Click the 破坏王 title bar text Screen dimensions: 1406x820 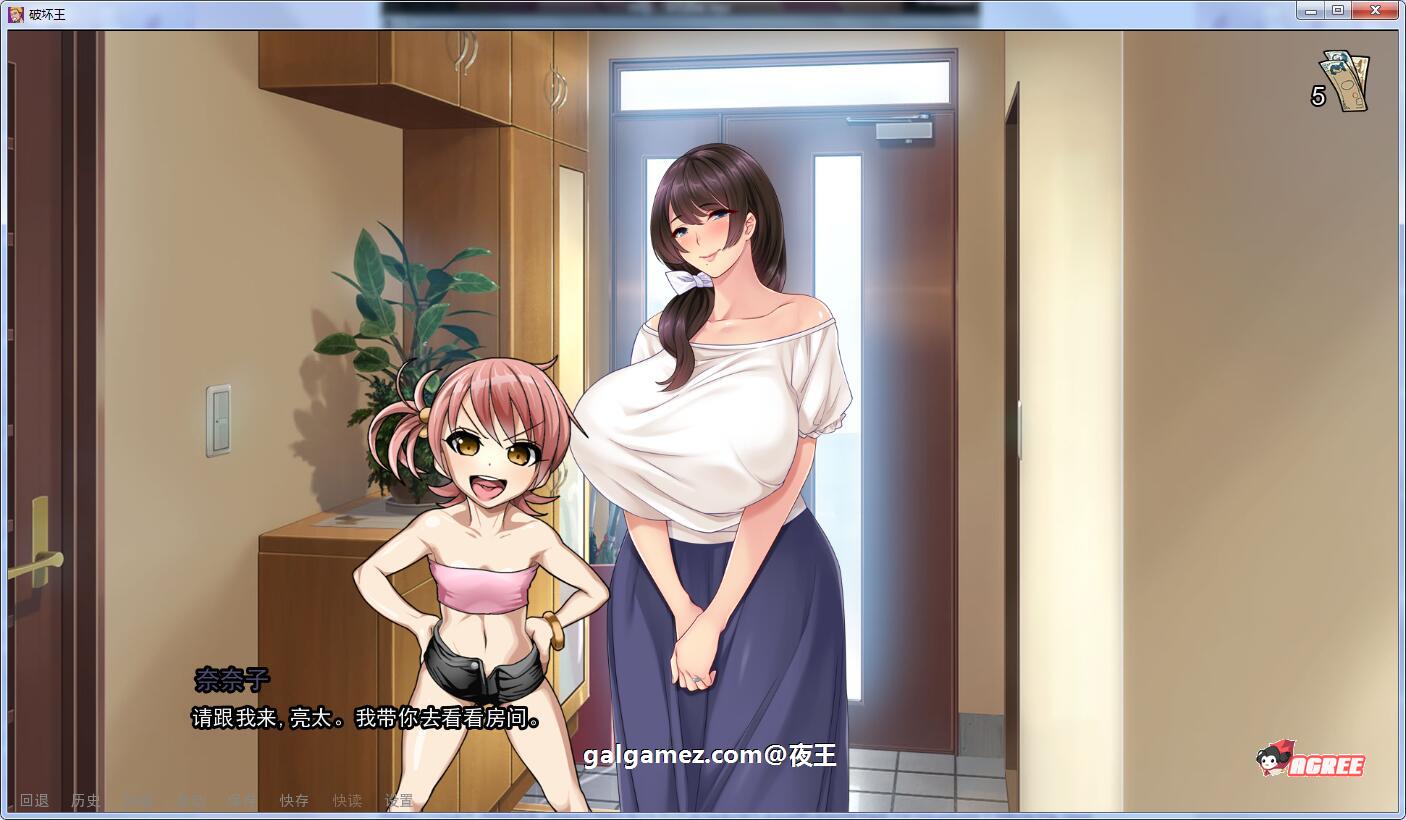(45, 10)
